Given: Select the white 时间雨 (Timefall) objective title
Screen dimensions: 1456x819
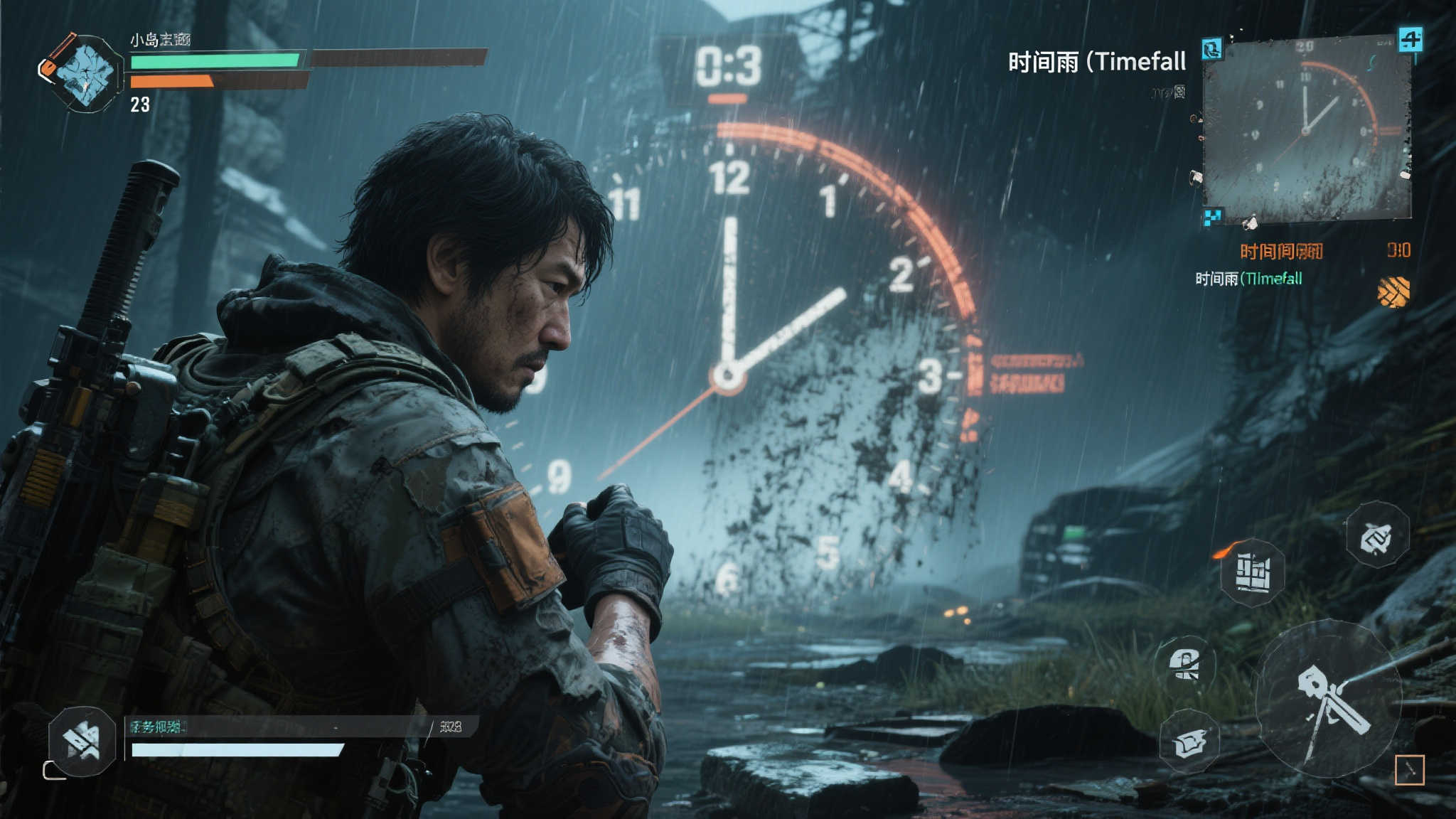Looking at the screenshot, I should (x=1097, y=63).
